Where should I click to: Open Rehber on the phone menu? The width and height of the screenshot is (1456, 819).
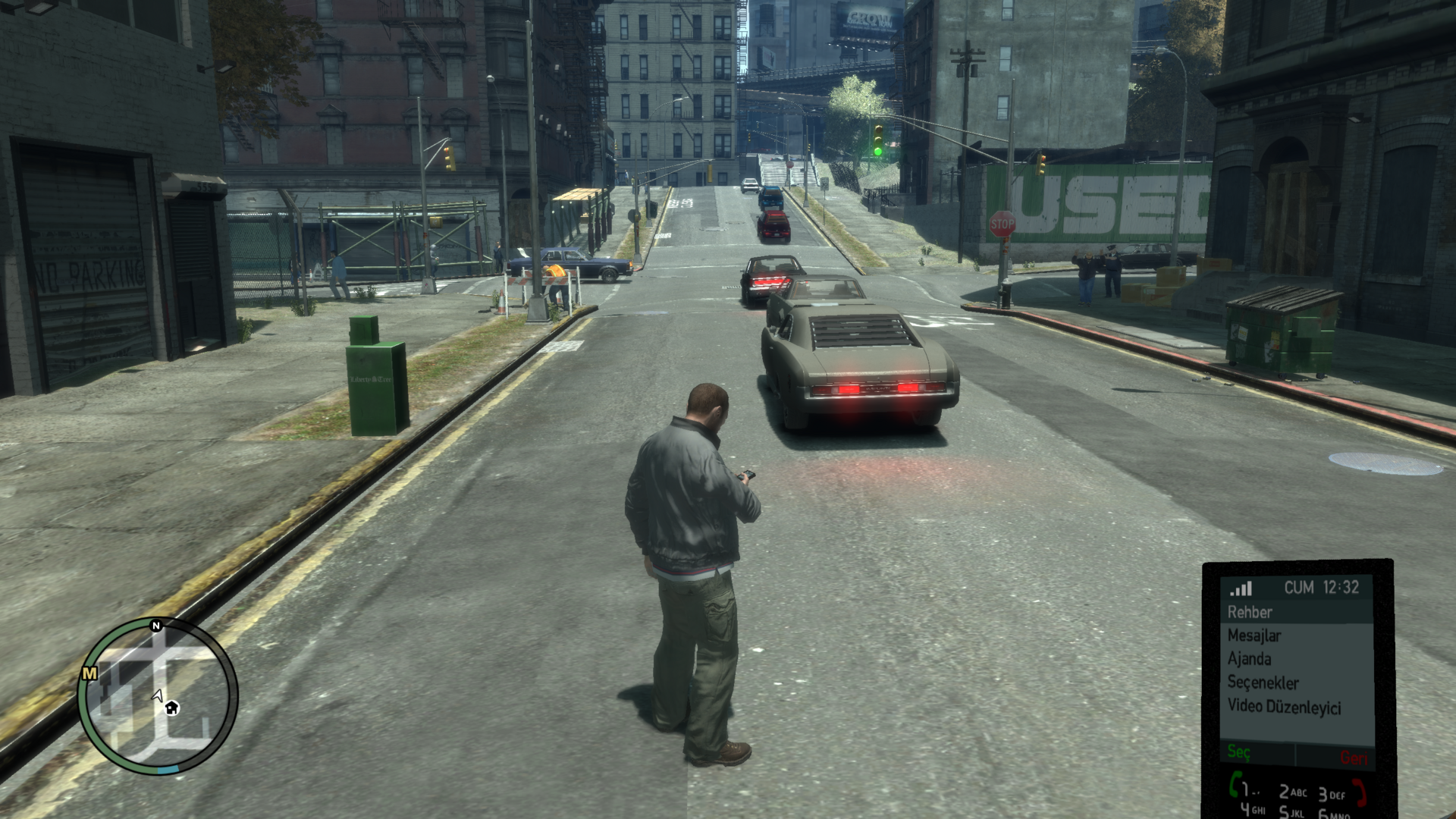coord(1250,612)
